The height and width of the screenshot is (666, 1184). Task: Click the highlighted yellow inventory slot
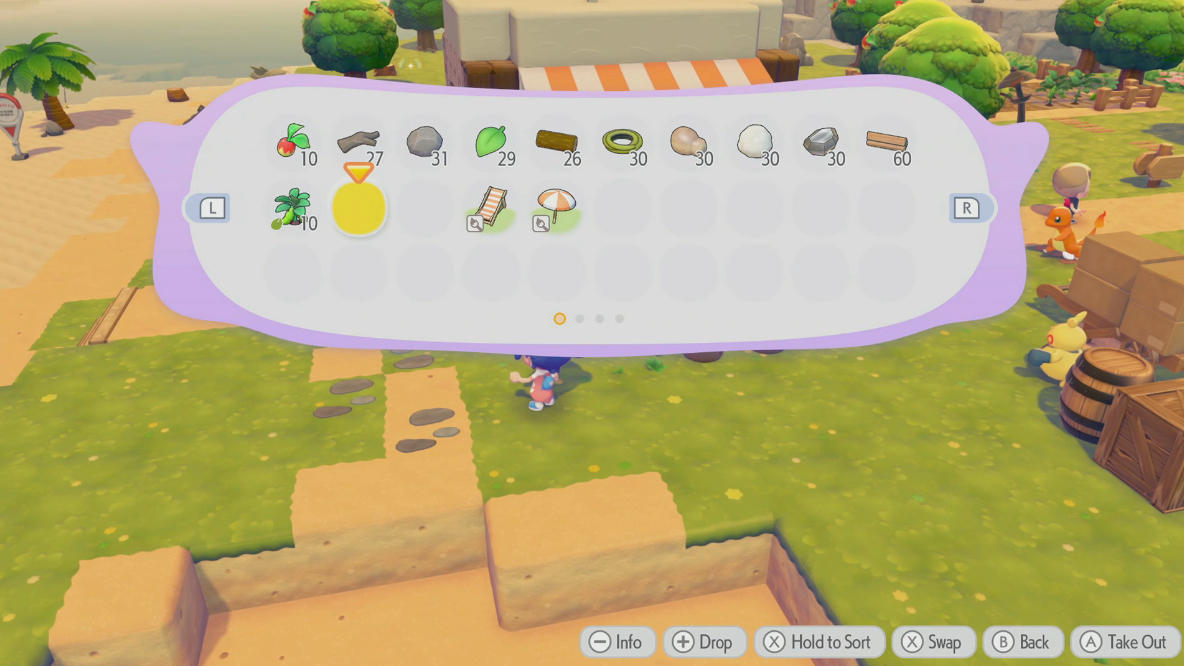[359, 209]
